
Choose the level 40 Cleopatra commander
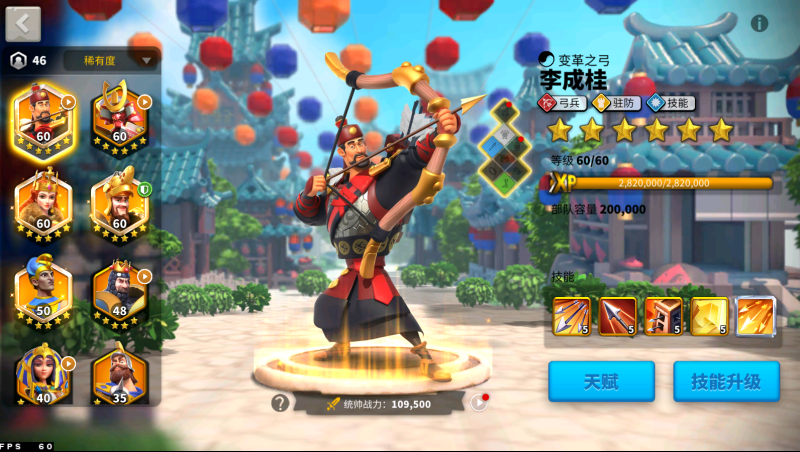(43, 372)
